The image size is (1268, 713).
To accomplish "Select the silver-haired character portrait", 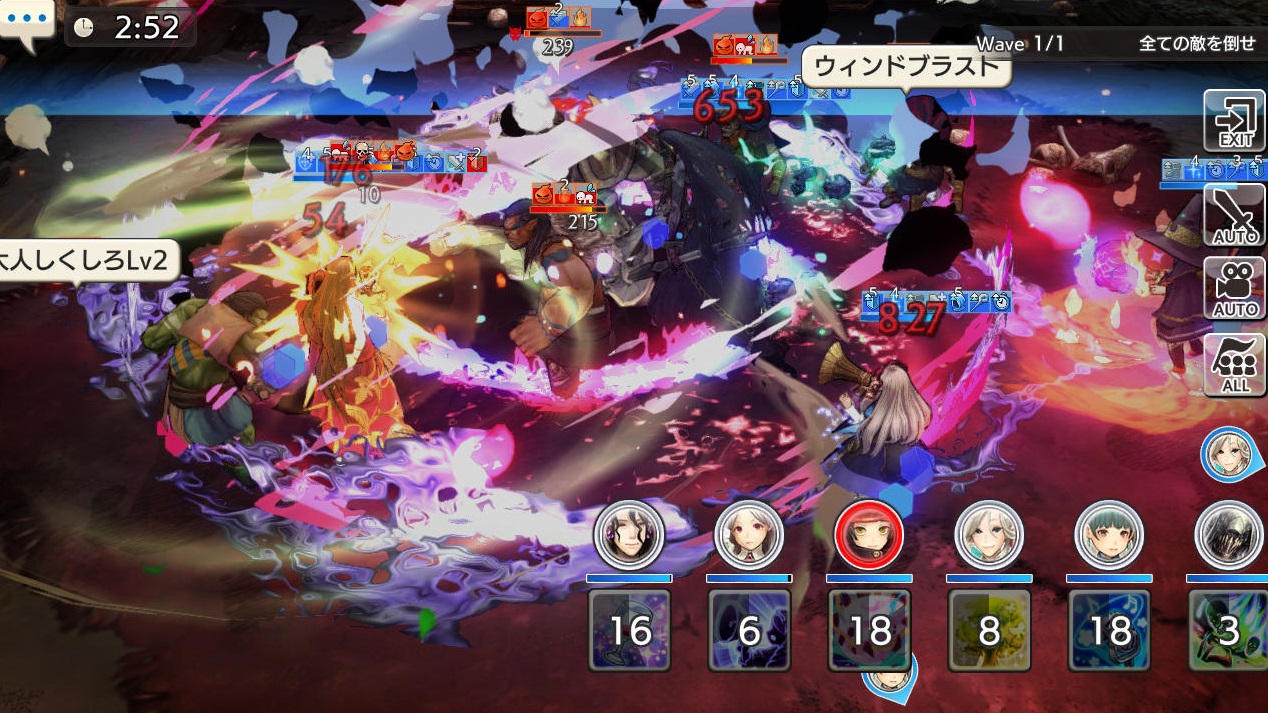I will click(x=989, y=536).
